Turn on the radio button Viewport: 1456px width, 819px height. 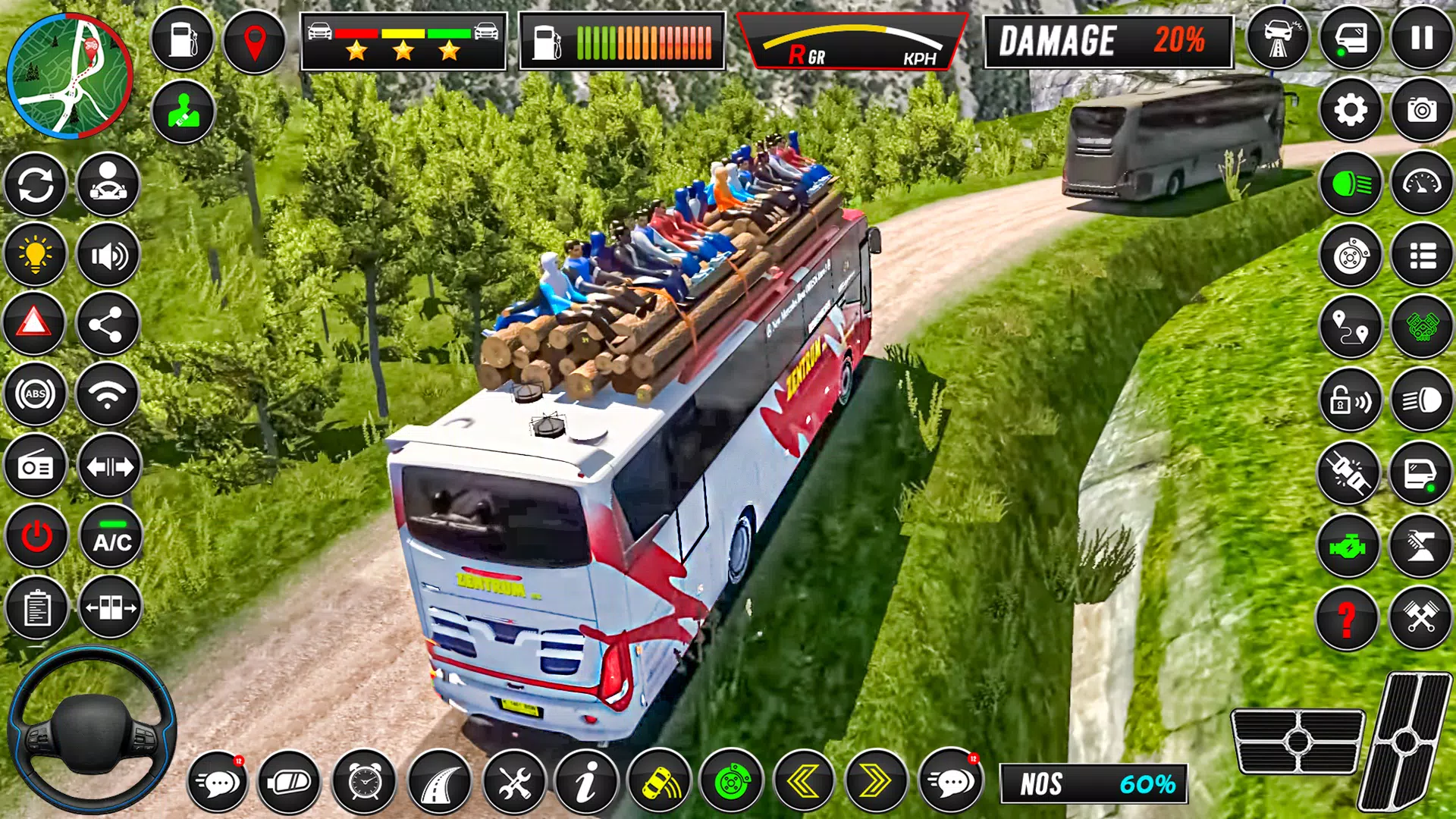[x=35, y=466]
